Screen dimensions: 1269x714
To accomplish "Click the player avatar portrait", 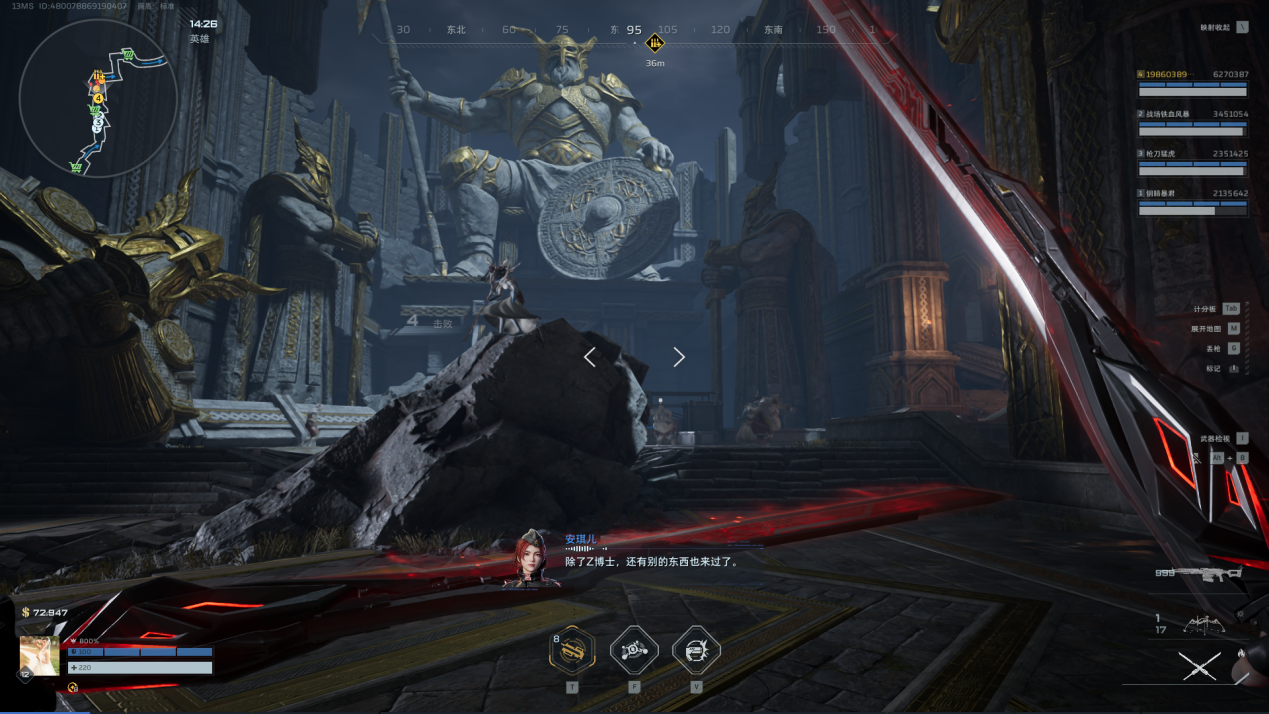I will 40,656.
